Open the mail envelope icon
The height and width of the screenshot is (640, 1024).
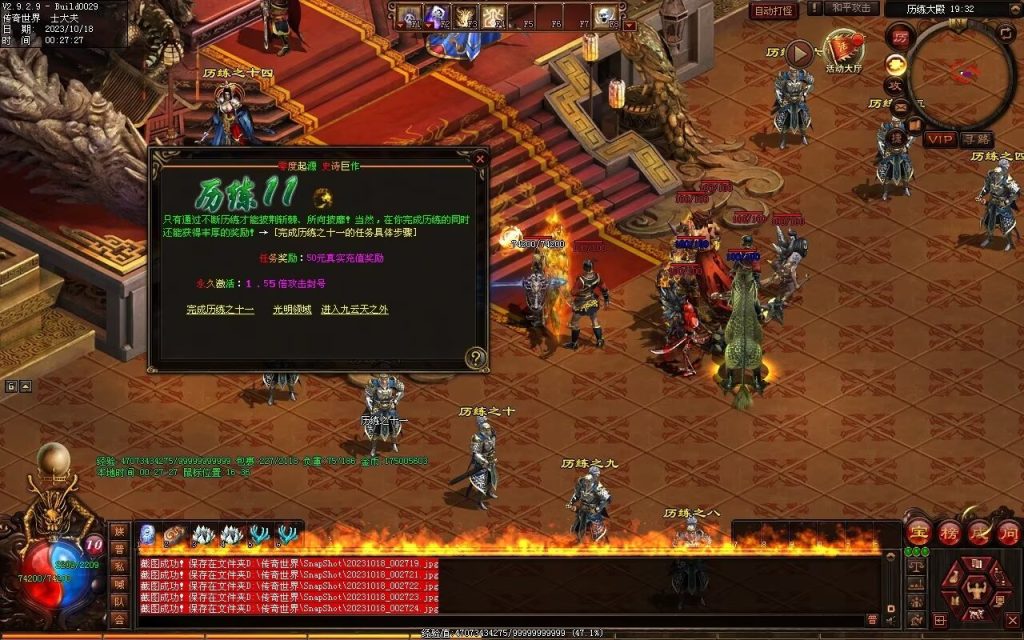click(900, 107)
